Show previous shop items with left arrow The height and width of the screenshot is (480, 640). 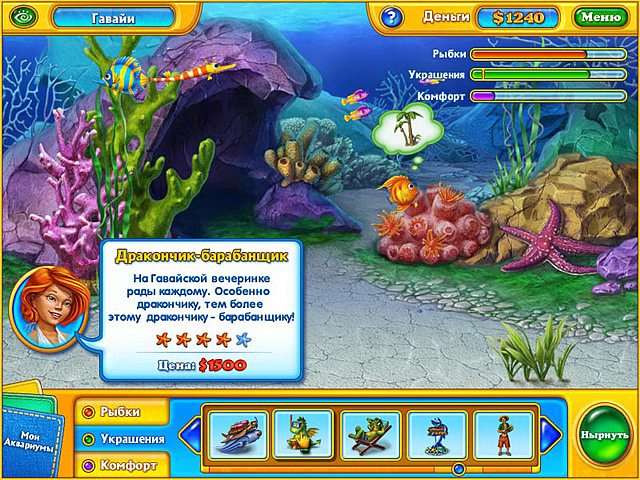coord(191,435)
